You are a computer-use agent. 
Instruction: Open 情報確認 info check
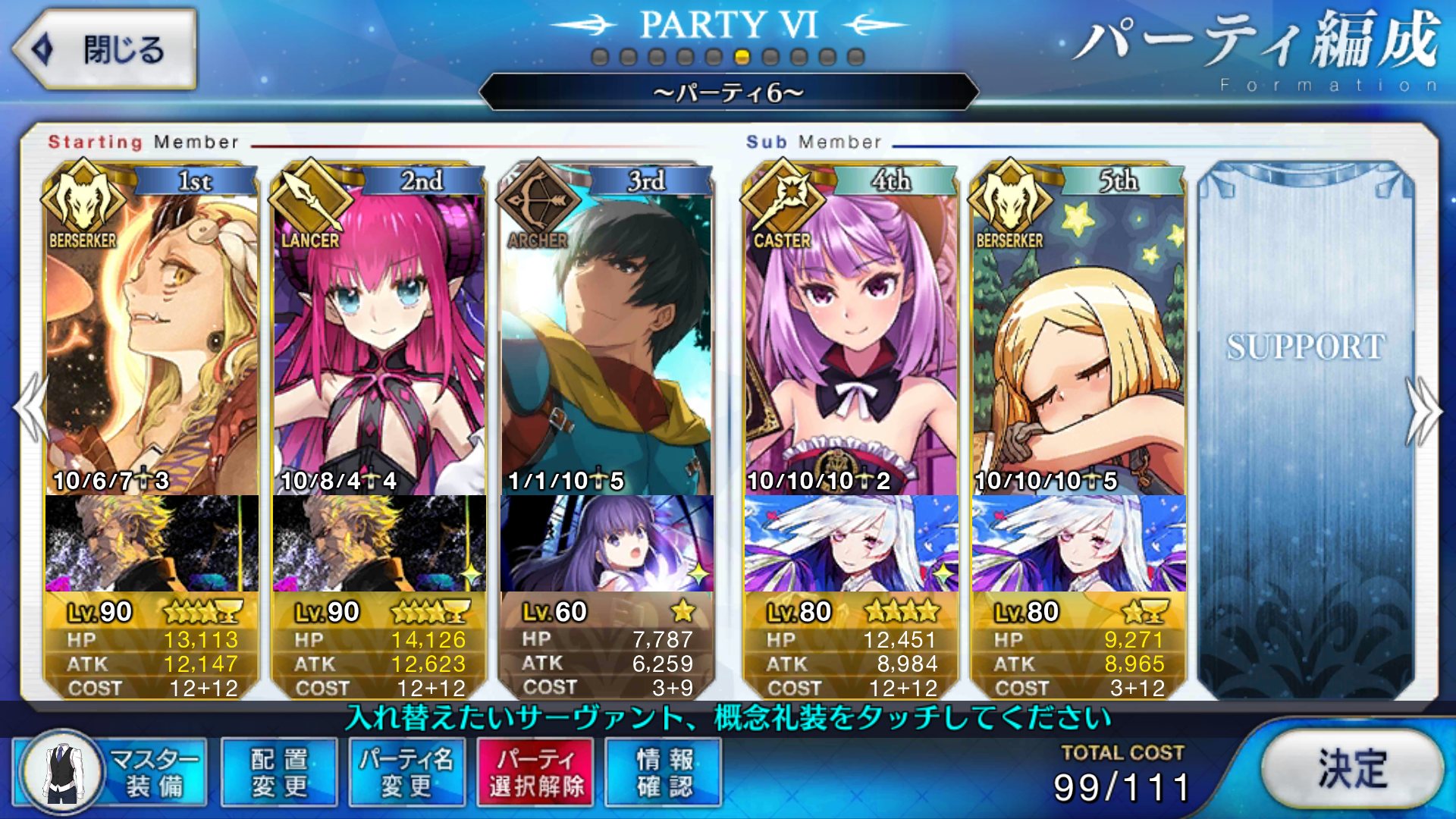click(x=664, y=772)
